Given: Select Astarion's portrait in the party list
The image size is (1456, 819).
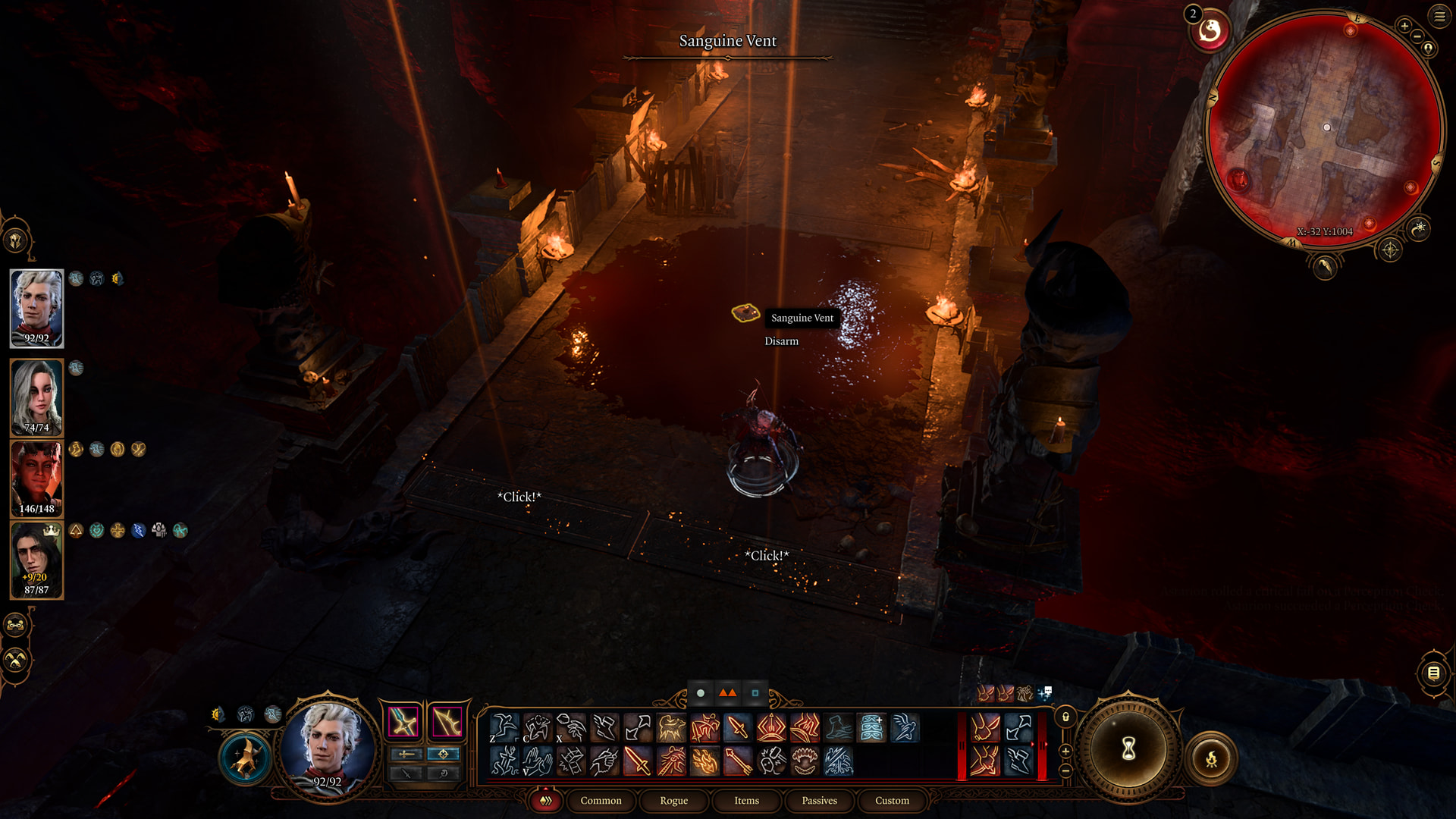Looking at the screenshot, I should pos(36,309).
